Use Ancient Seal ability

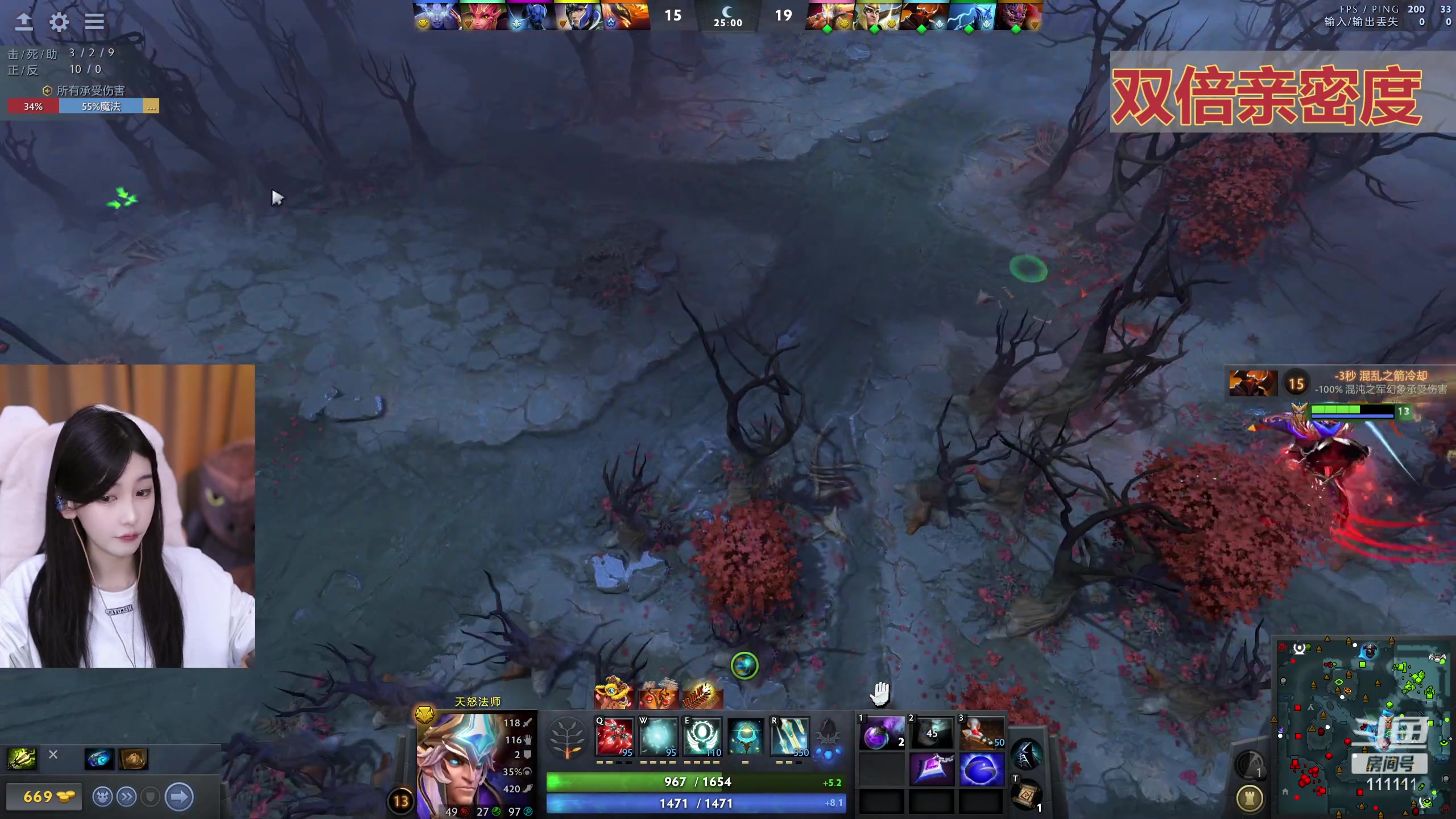[x=702, y=737]
